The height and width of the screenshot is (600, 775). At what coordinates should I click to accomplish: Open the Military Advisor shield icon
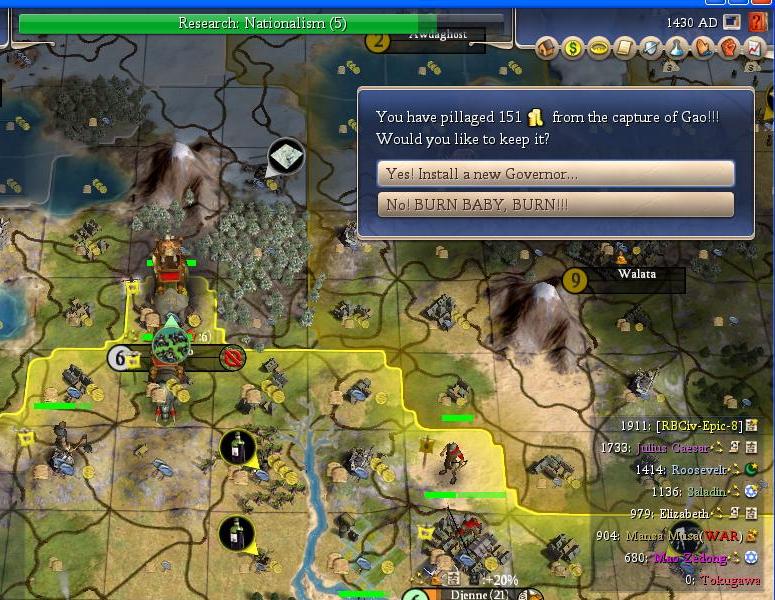click(650, 47)
